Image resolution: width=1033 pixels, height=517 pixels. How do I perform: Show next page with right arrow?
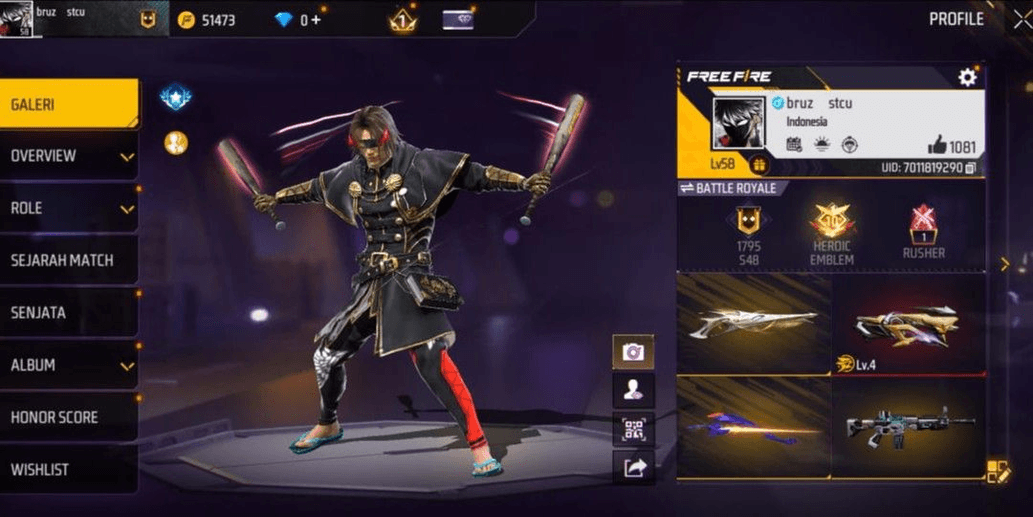pos(1005,264)
